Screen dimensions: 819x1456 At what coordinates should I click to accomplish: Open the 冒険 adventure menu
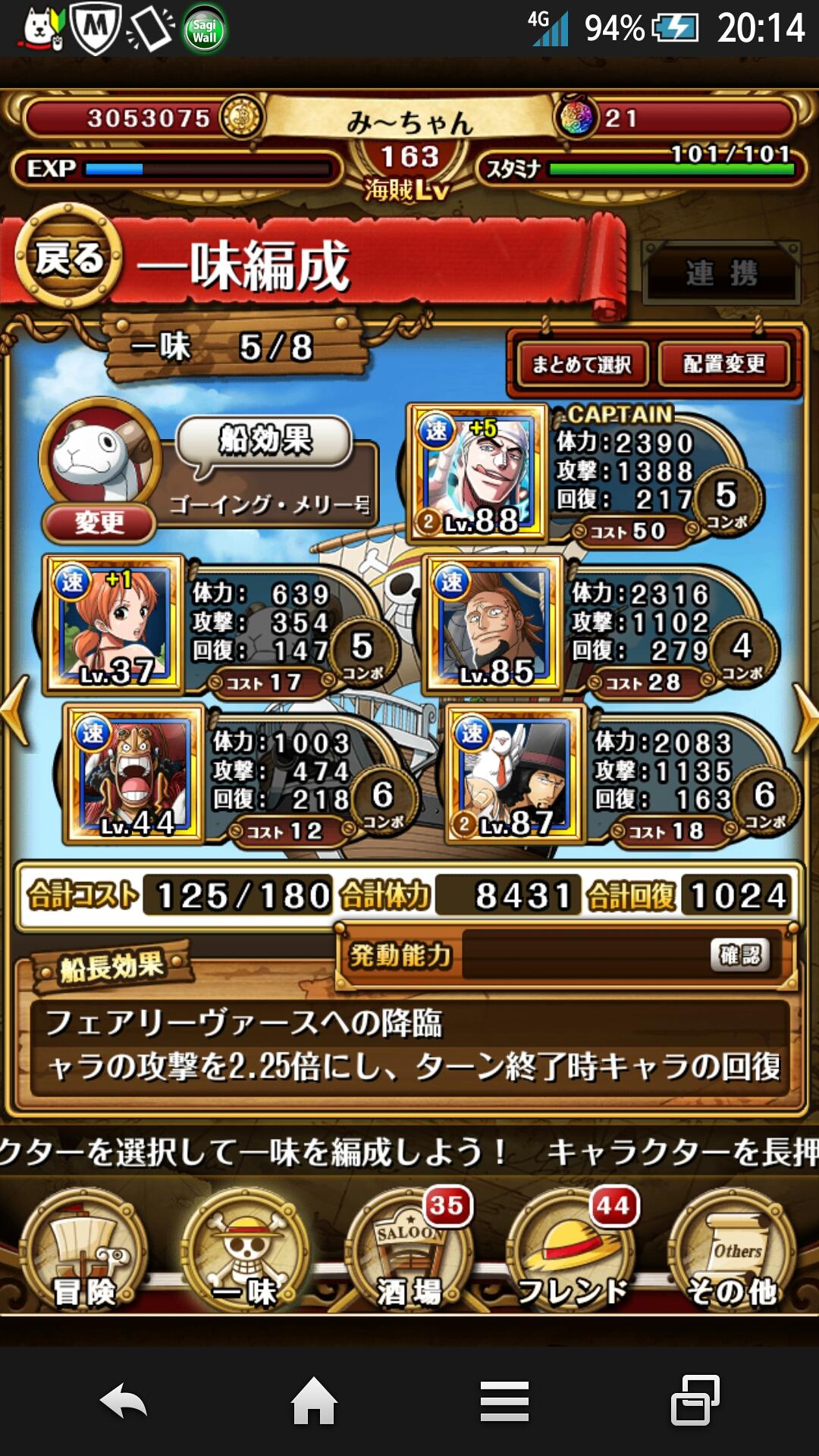pyautogui.click(x=83, y=1253)
